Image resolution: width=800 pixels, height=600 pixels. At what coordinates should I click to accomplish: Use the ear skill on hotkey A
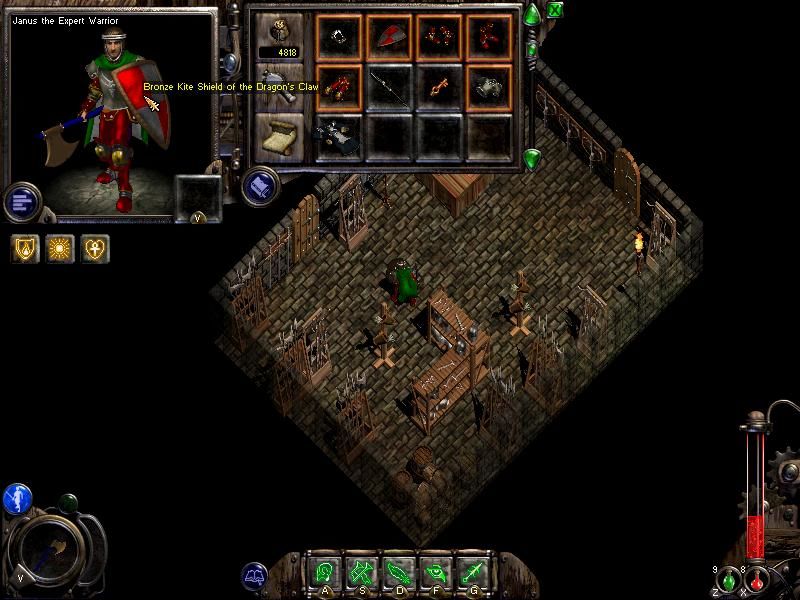tap(325, 573)
